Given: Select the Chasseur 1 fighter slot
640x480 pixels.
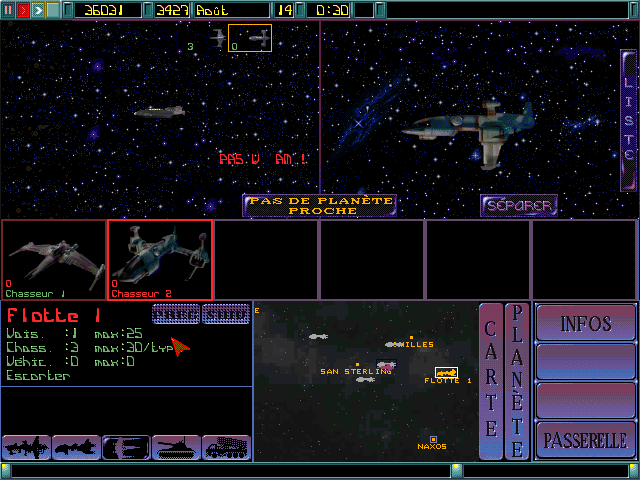Looking at the screenshot, I should [x=54, y=260].
